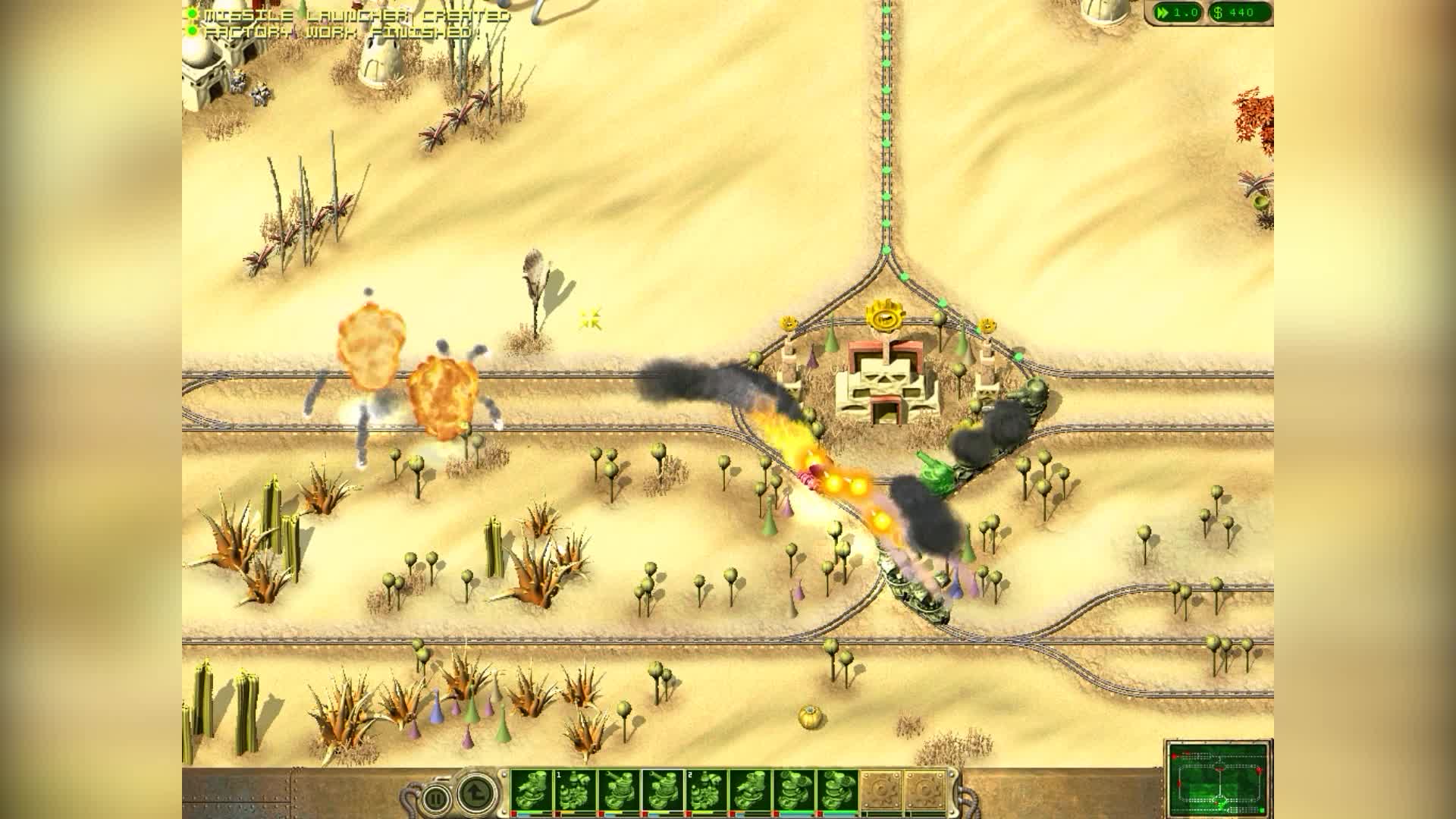Pause the game with the pause button
This screenshot has height=819, width=1456.
[x=435, y=798]
